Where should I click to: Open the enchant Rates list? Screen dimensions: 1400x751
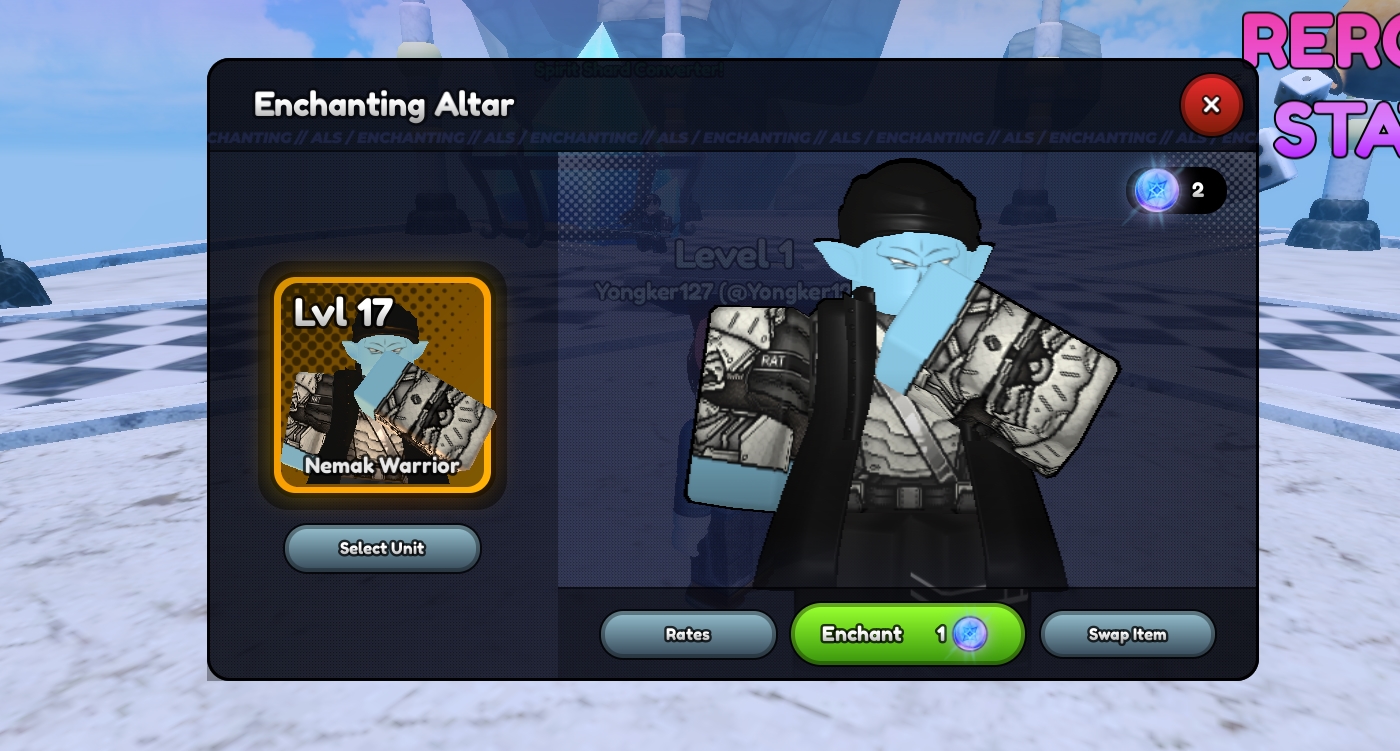(x=688, y=634)
